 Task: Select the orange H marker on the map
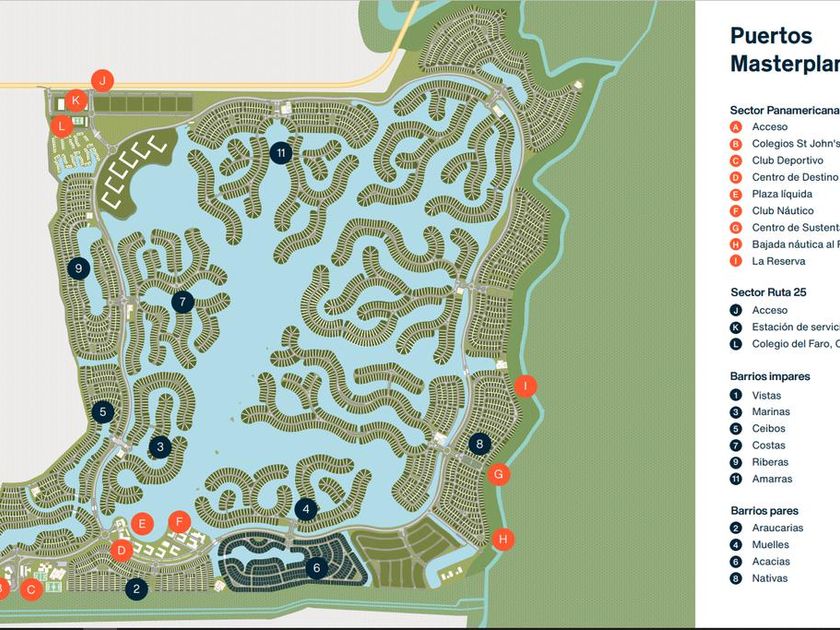pos(503,539)
